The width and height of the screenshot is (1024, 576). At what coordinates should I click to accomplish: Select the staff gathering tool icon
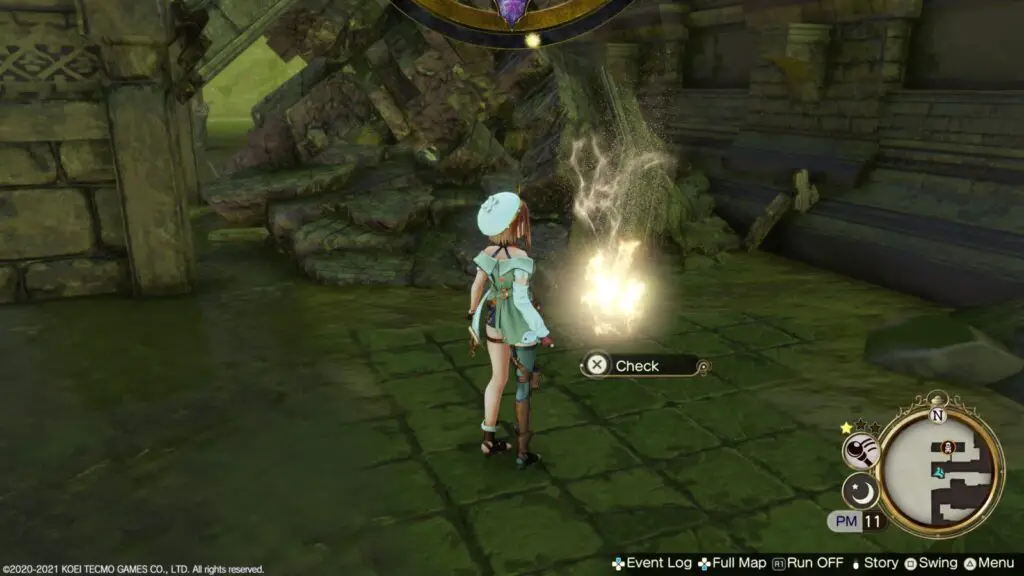pyautogui.click(x=859, y=452)
